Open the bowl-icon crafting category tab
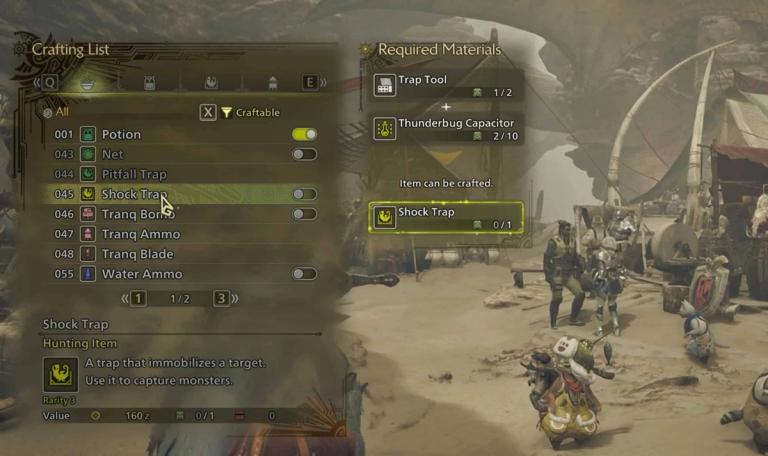768x456 pixels. point(87,83)
